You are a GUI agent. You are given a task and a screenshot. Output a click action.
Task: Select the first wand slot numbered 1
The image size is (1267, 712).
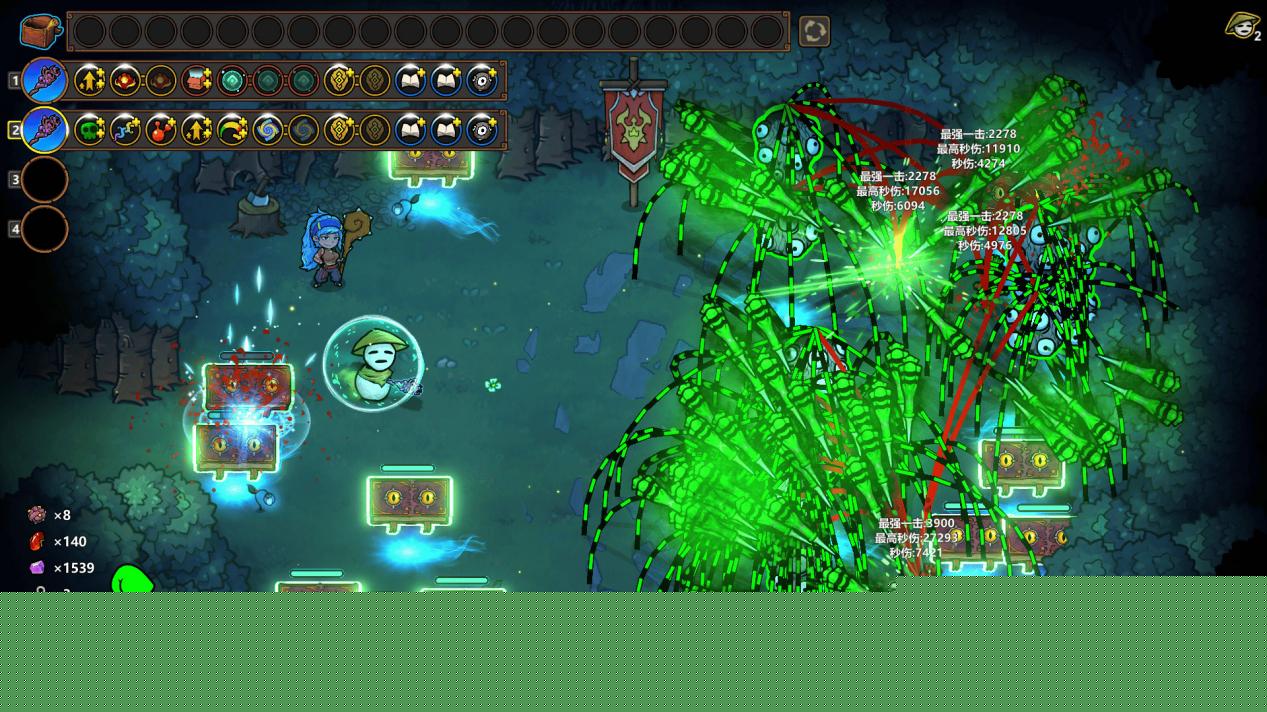[45, 80]
